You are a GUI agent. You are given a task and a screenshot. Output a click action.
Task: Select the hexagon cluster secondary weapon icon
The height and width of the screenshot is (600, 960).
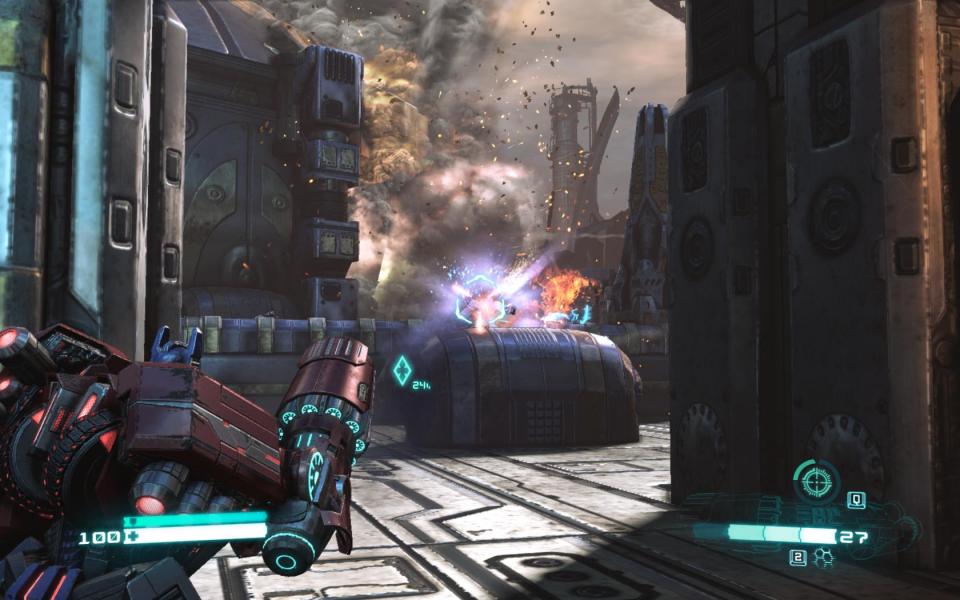824,558
